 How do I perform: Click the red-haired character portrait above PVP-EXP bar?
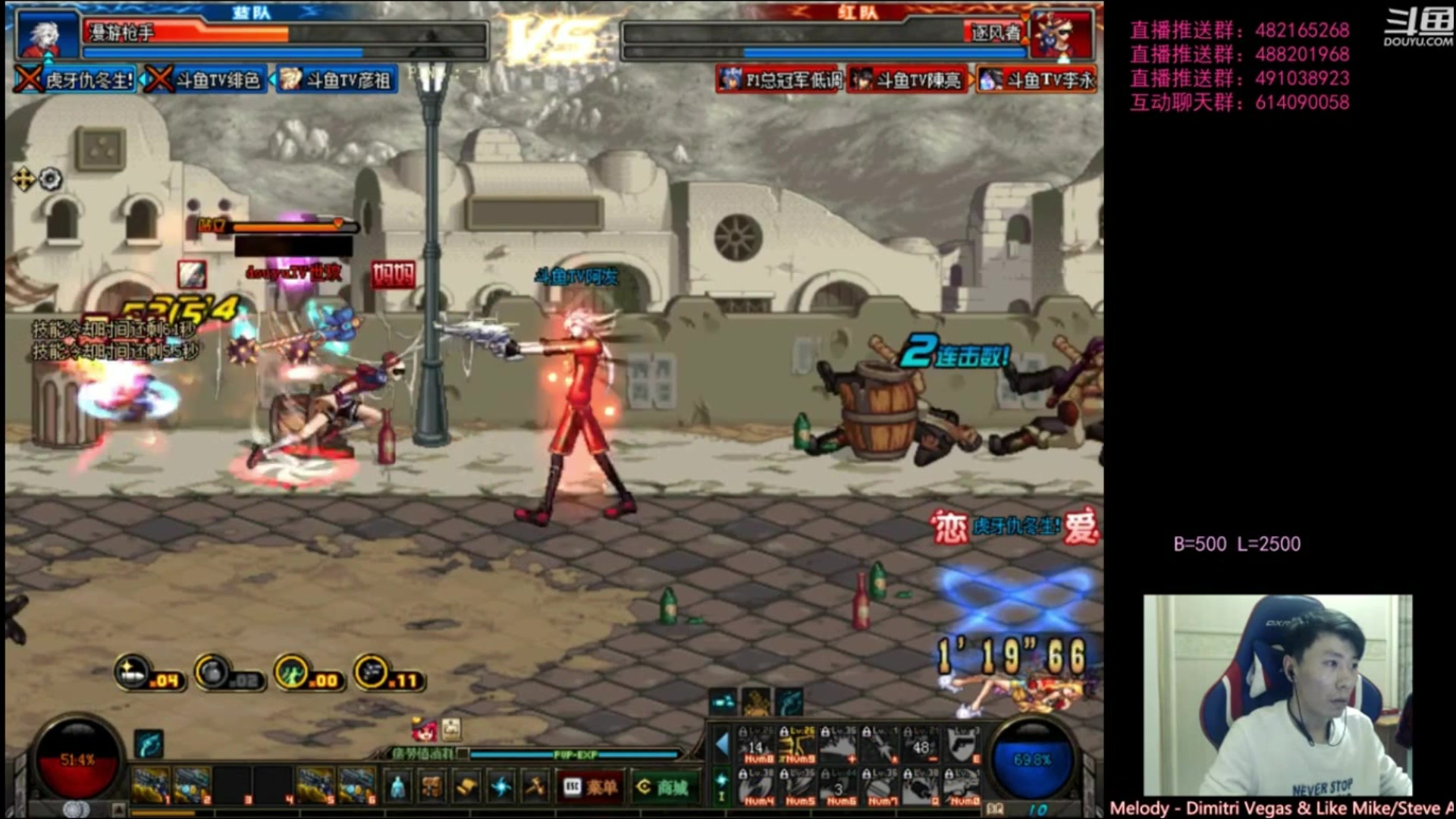pos(424,730)
